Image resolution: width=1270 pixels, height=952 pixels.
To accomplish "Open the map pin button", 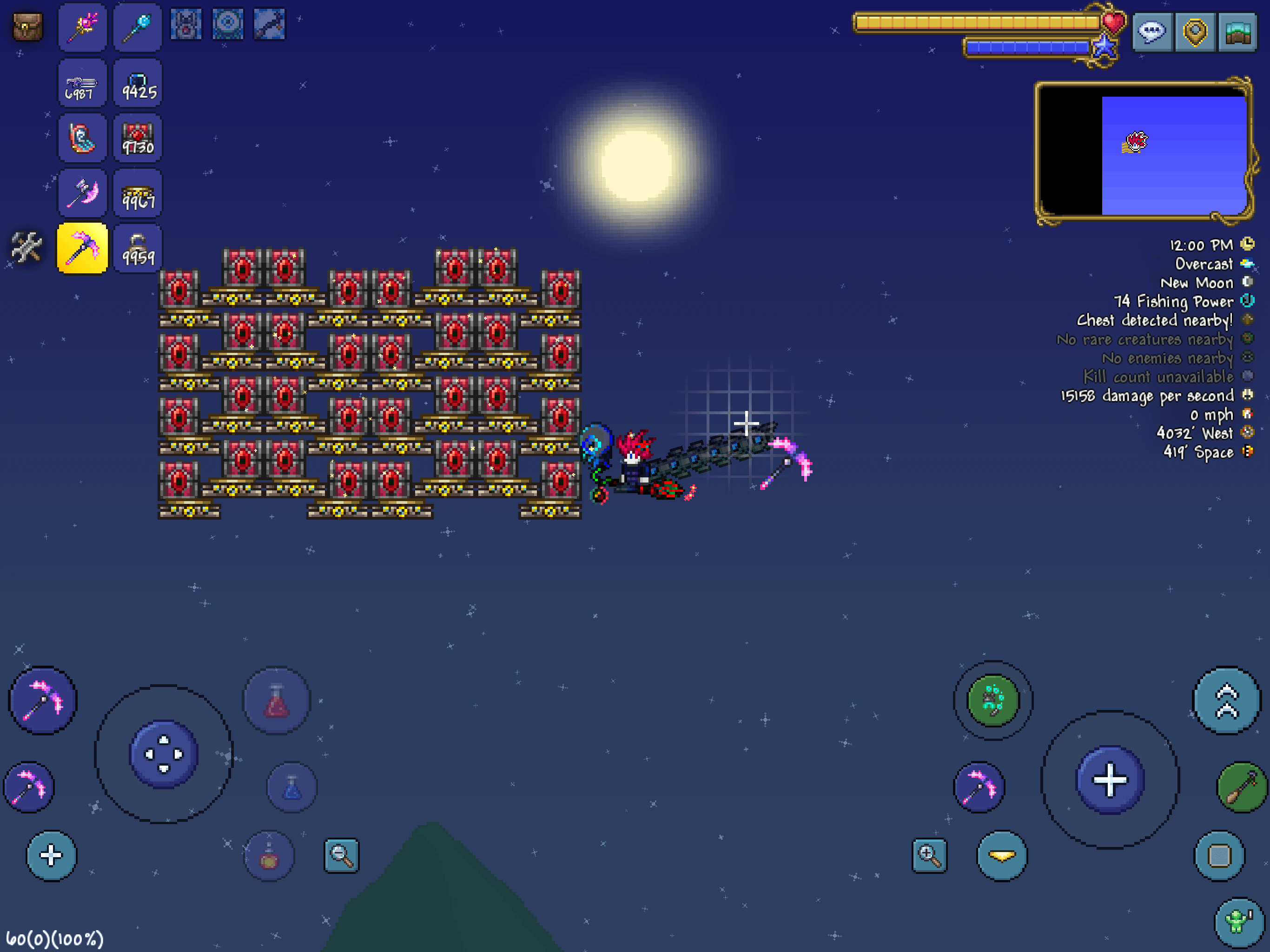I will [x=1195, y=32].
